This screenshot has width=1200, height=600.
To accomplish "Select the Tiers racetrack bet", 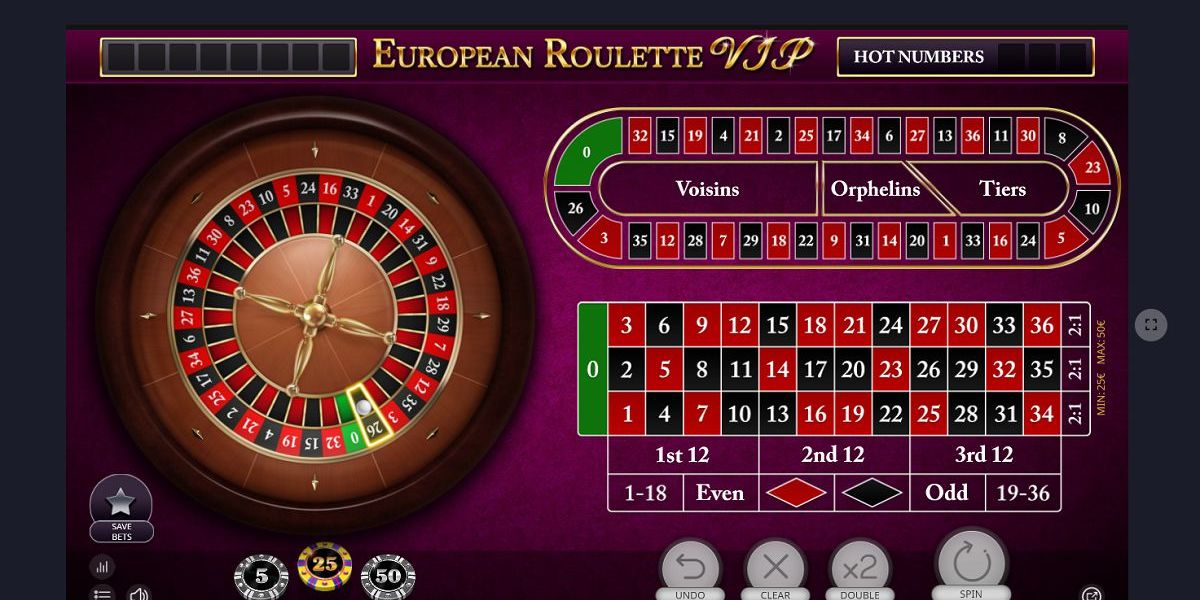I will tap(1003, 189).
